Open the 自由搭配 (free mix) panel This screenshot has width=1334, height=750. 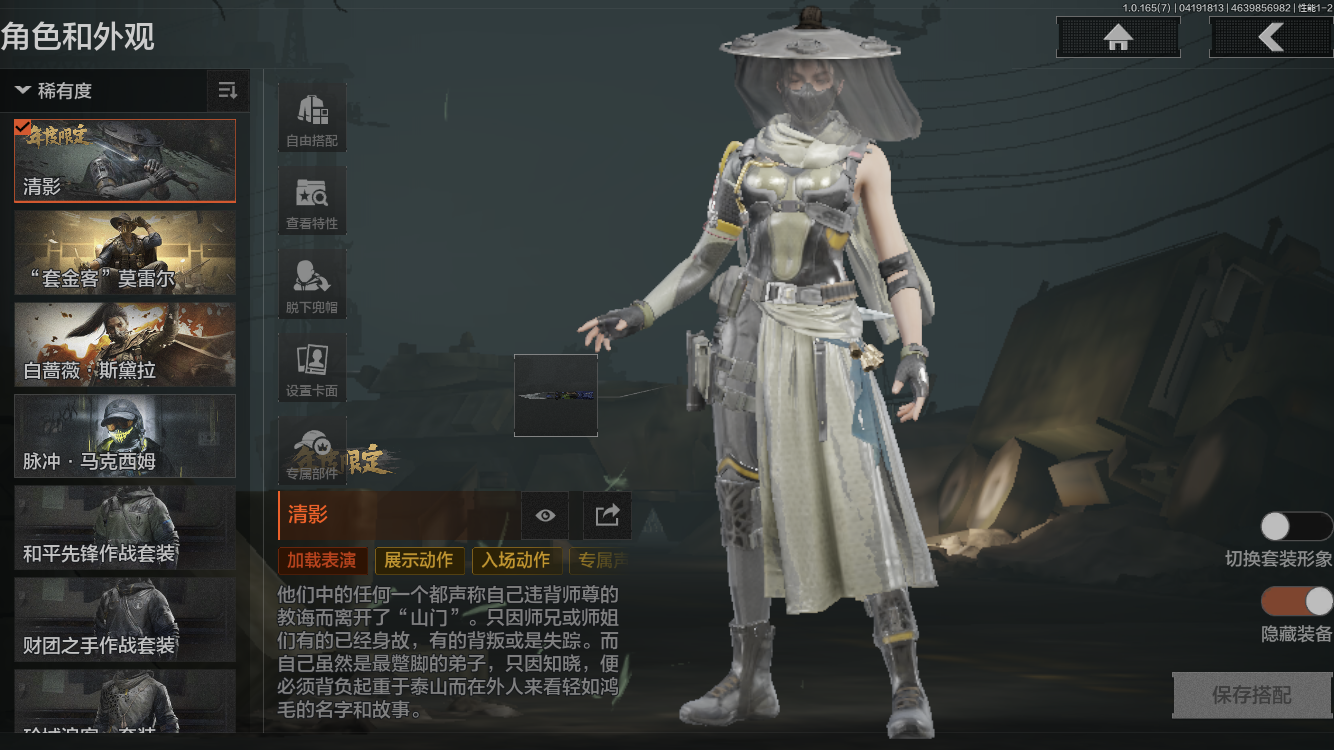tap(311, 116)
